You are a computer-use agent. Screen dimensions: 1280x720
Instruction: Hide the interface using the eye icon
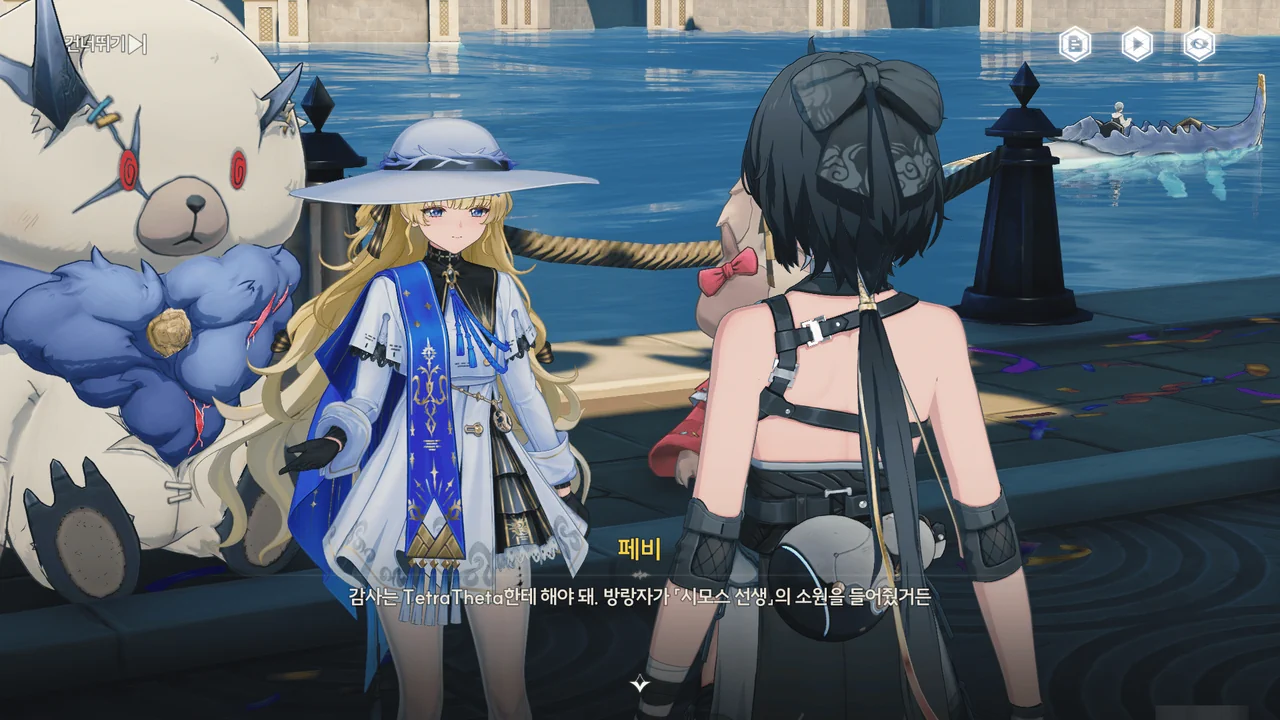(1199, 44)
